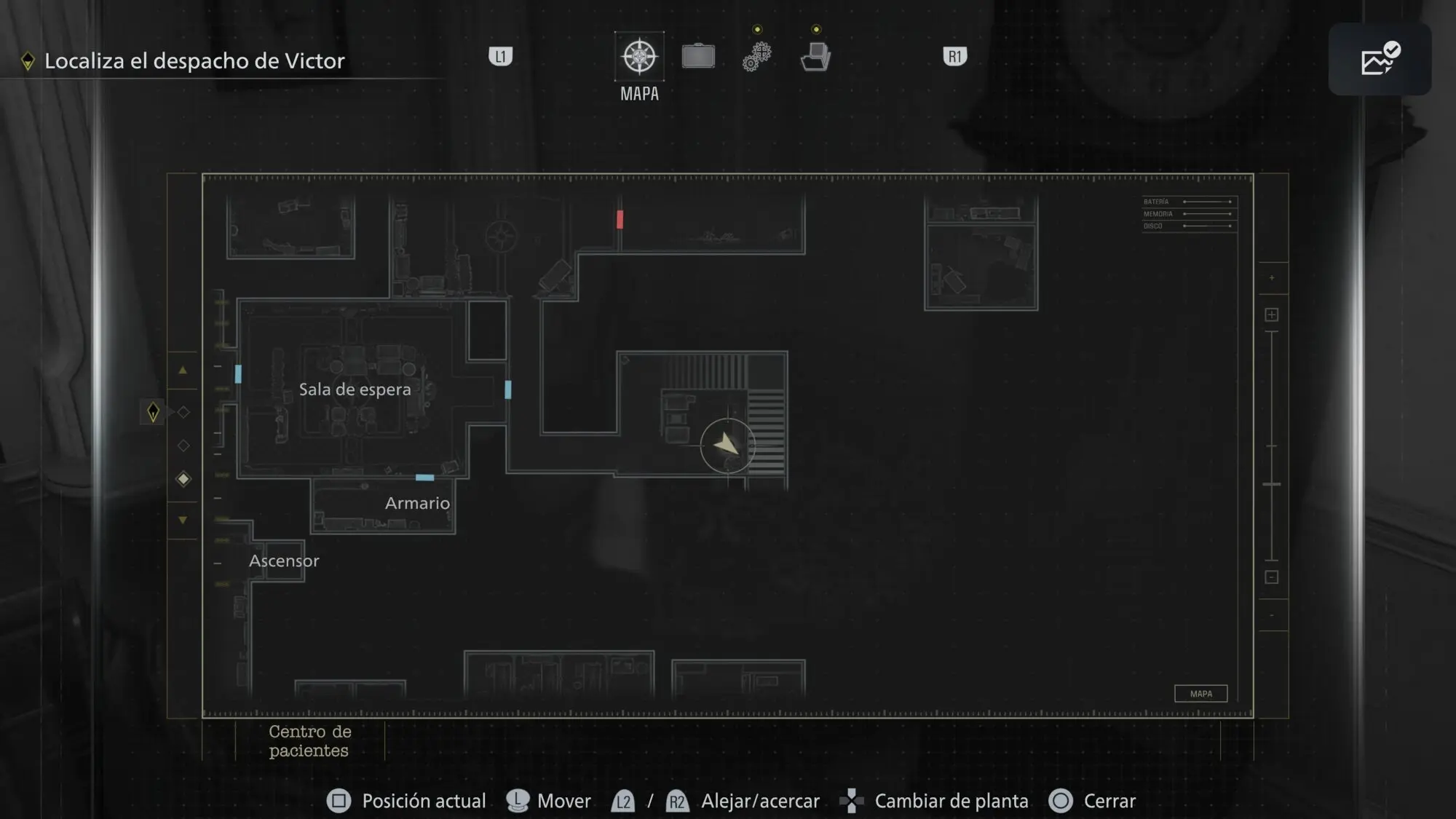Select the filled diamond current floor marker
The width and height of the screenshot is (1456, 819).
(183, 479)
